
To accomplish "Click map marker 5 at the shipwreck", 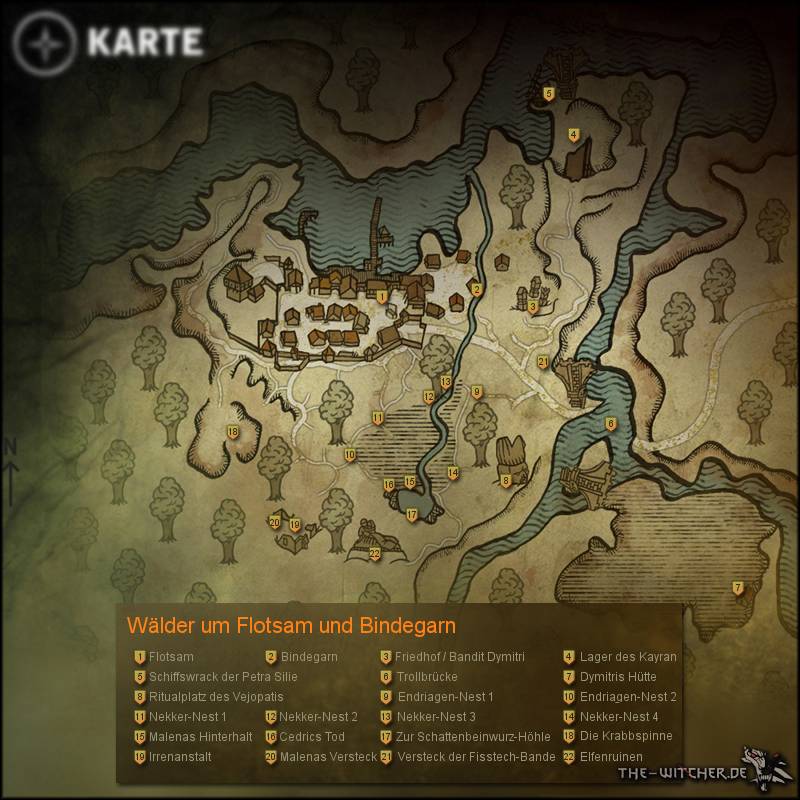I will click(x=548, y=94).
